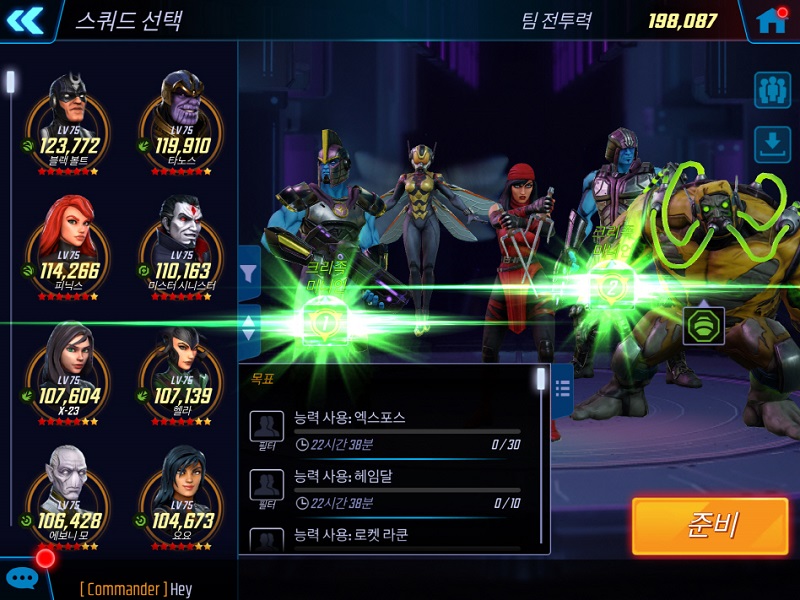Open the saved squads people icon
Screen dimensions: 800x600
click(772, 89)
